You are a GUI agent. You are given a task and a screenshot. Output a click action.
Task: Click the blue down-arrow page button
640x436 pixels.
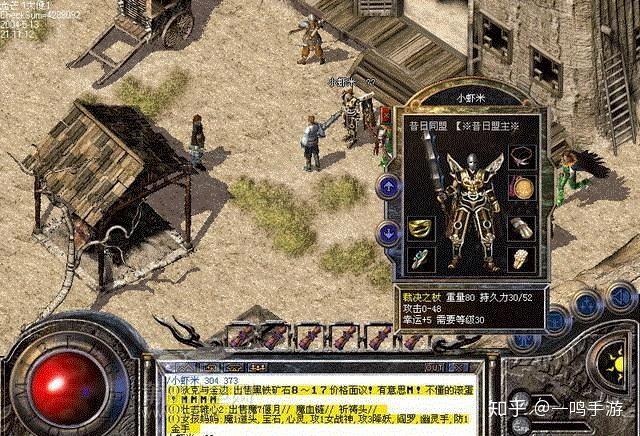click(x=388, y=233)
